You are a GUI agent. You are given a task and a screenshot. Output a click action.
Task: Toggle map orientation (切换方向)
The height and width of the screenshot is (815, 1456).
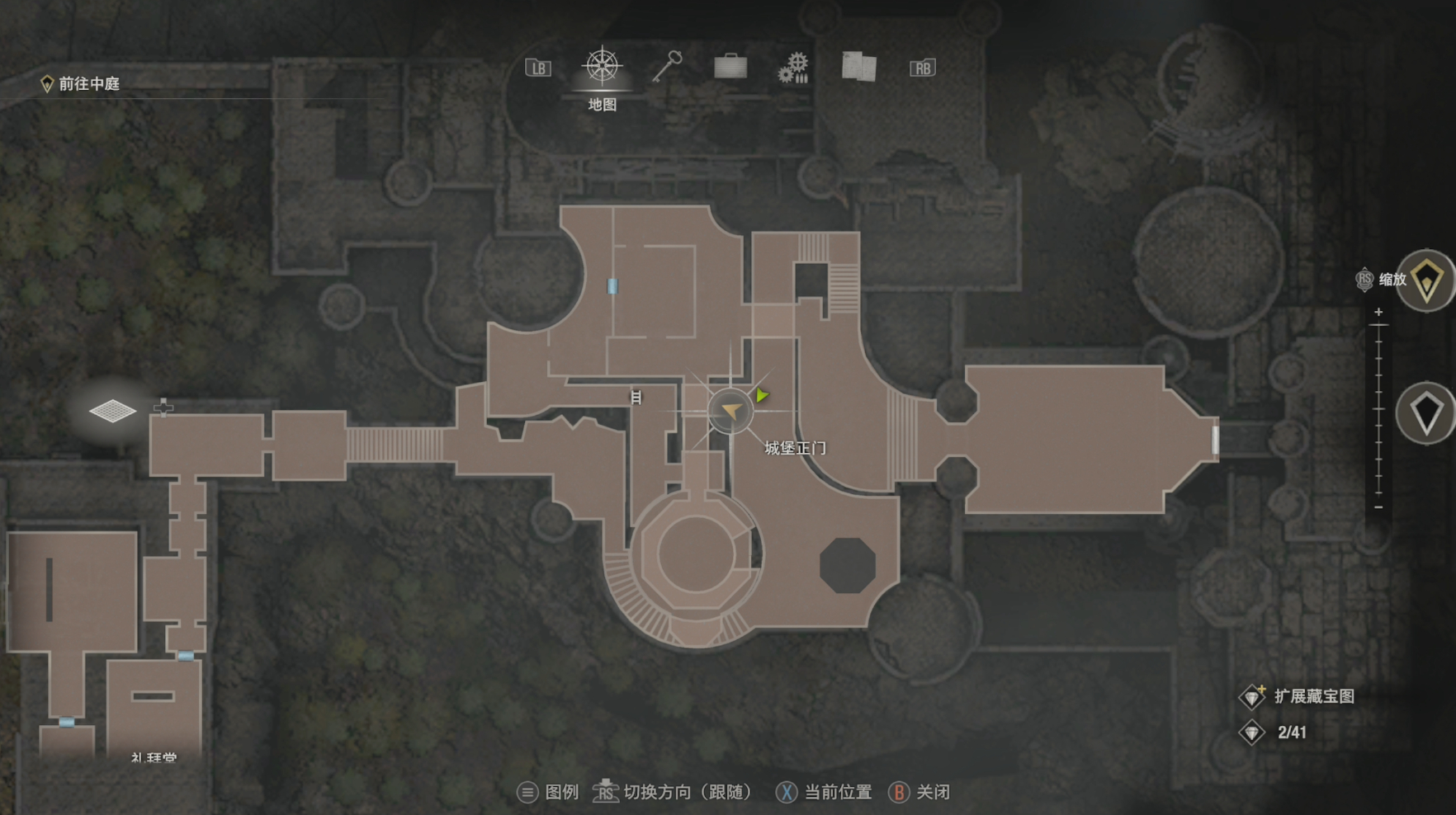(674, 793)
